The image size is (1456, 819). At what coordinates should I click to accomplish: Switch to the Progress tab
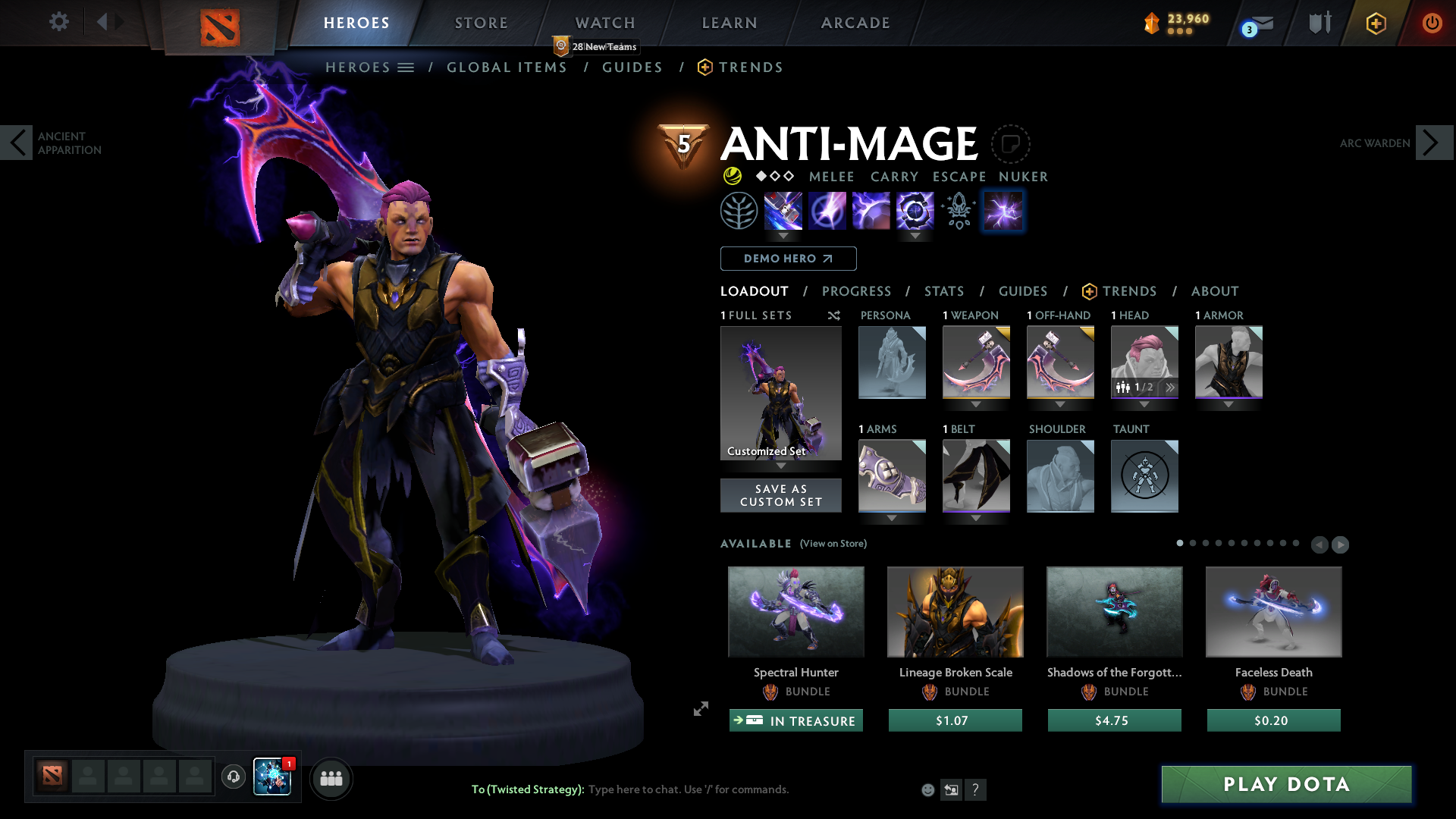[856, 291]
